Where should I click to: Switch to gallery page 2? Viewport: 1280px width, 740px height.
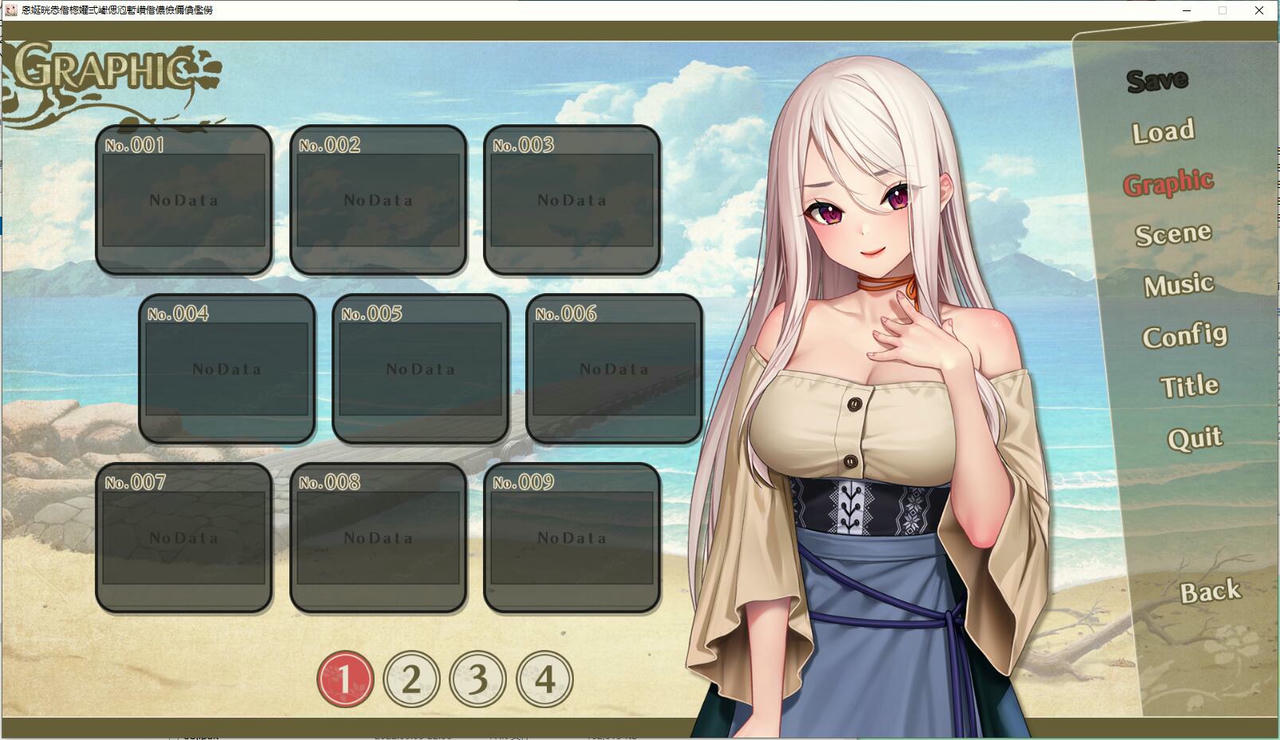tap(411, 680)
